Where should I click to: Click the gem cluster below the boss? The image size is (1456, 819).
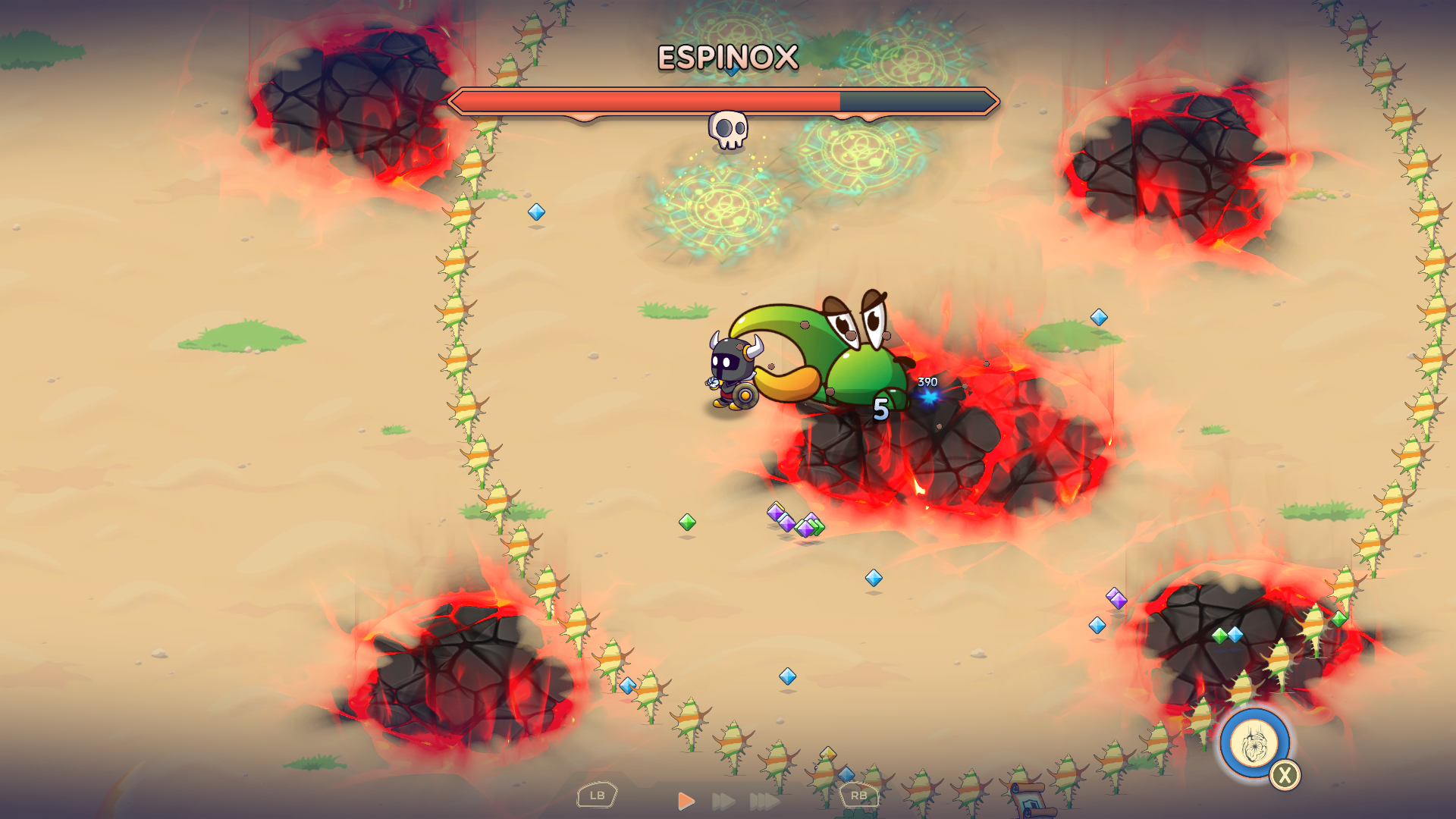795,519
